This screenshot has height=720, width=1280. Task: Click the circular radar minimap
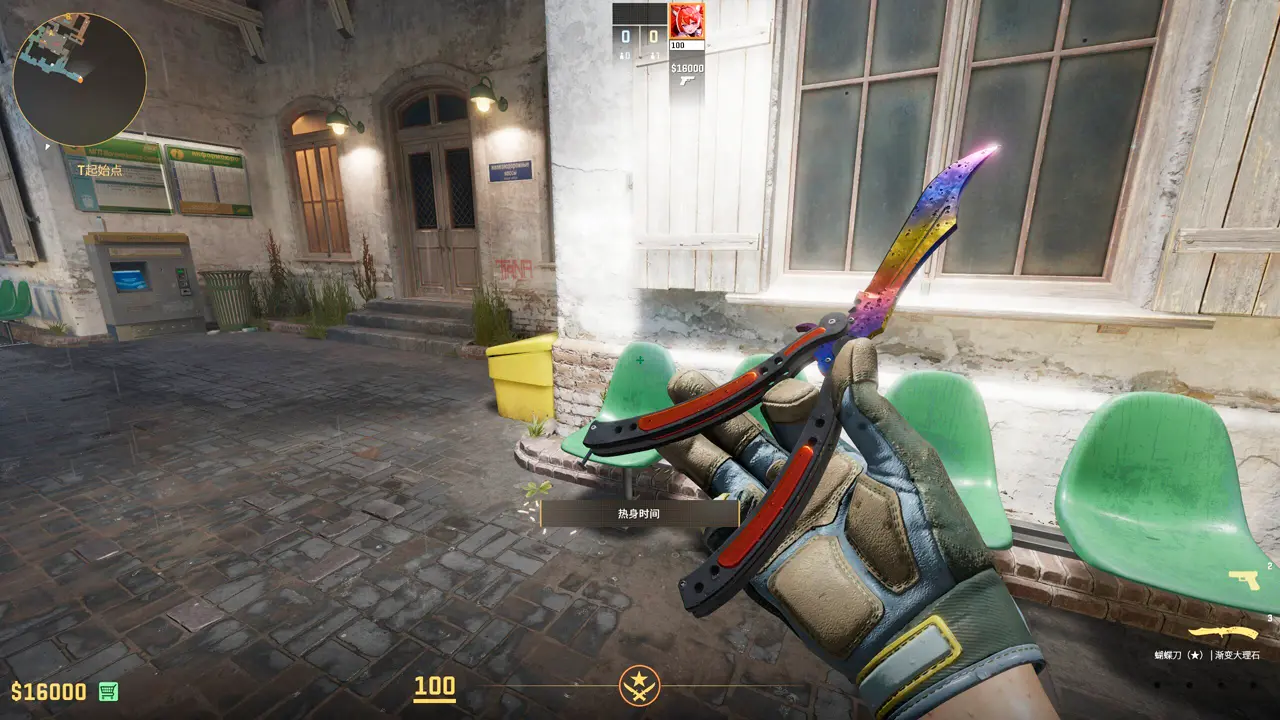pyautogui.click(x=80, y=79)
